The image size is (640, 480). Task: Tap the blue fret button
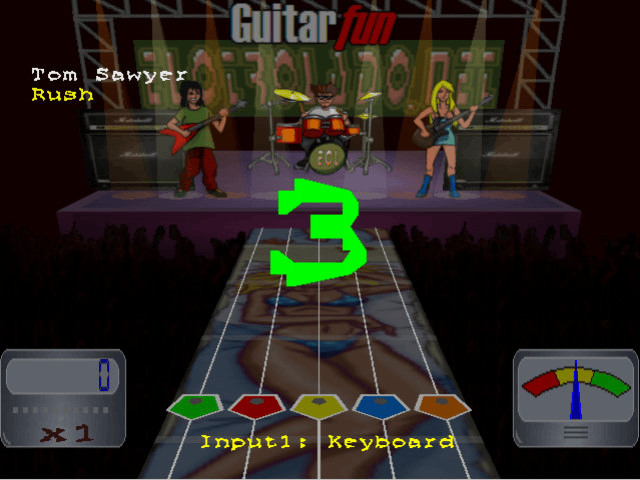click(381, 406)
